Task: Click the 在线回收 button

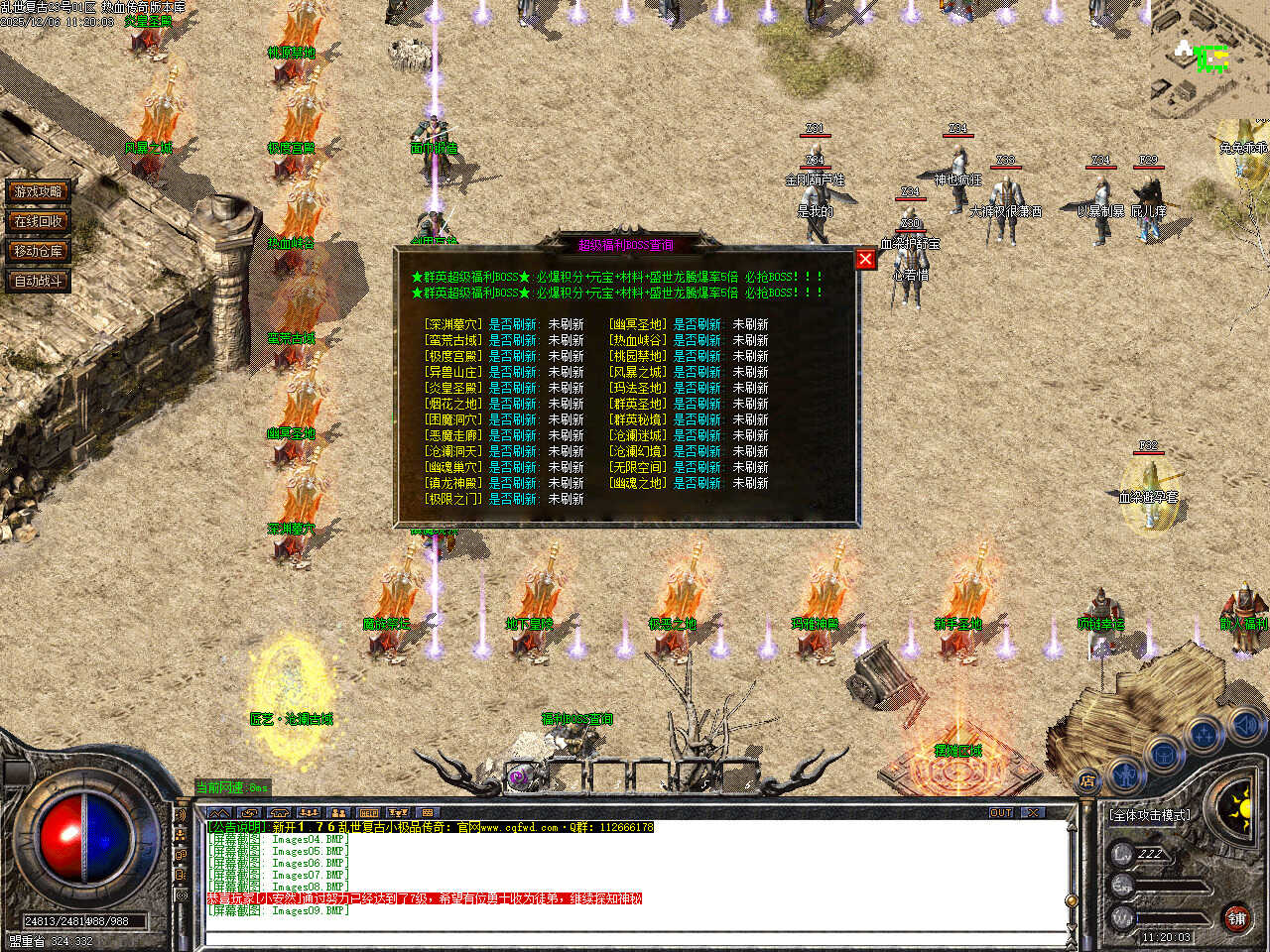Action: click(x=38, y=221)
